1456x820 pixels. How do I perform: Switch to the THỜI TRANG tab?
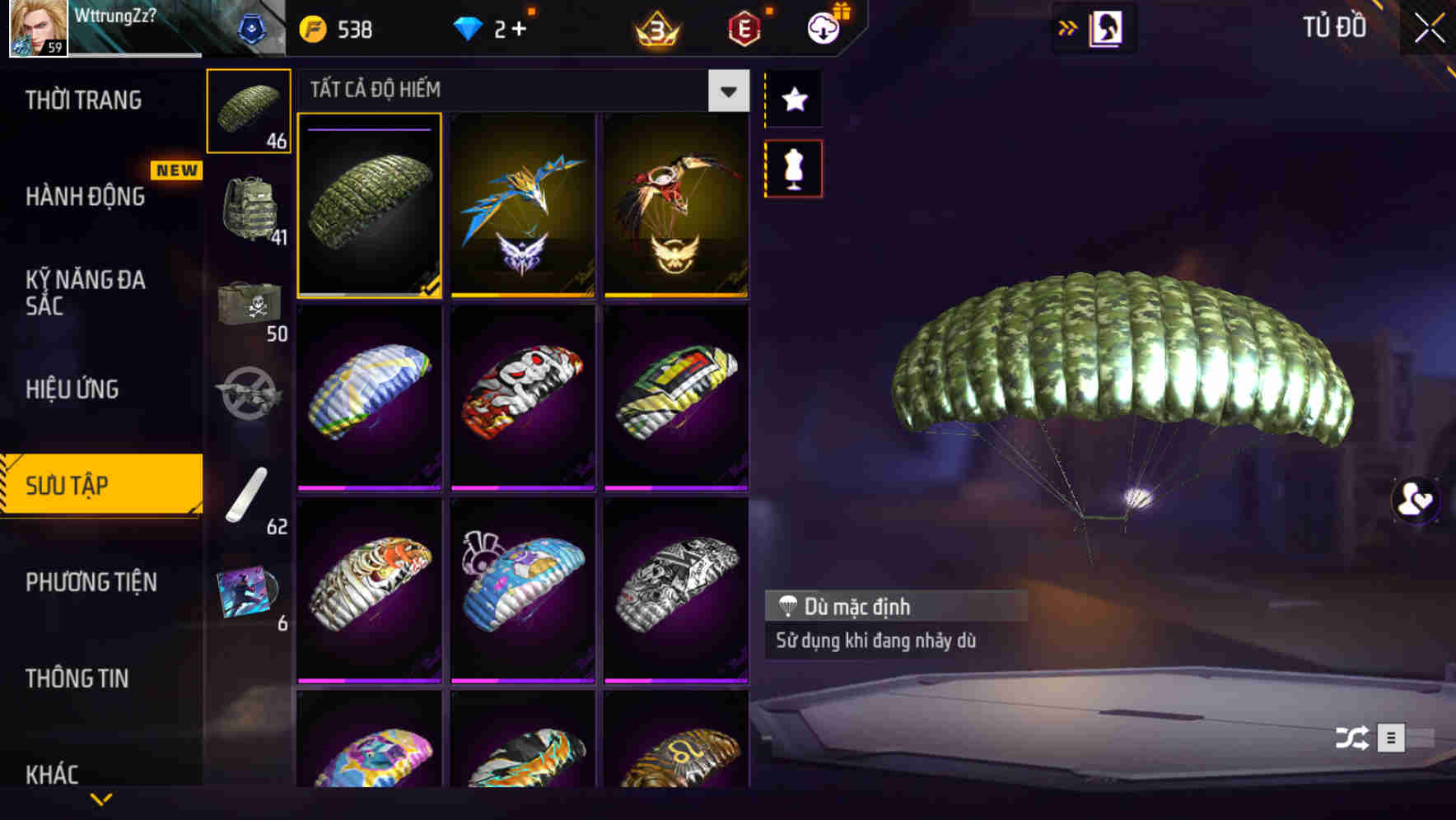point(85,100)
